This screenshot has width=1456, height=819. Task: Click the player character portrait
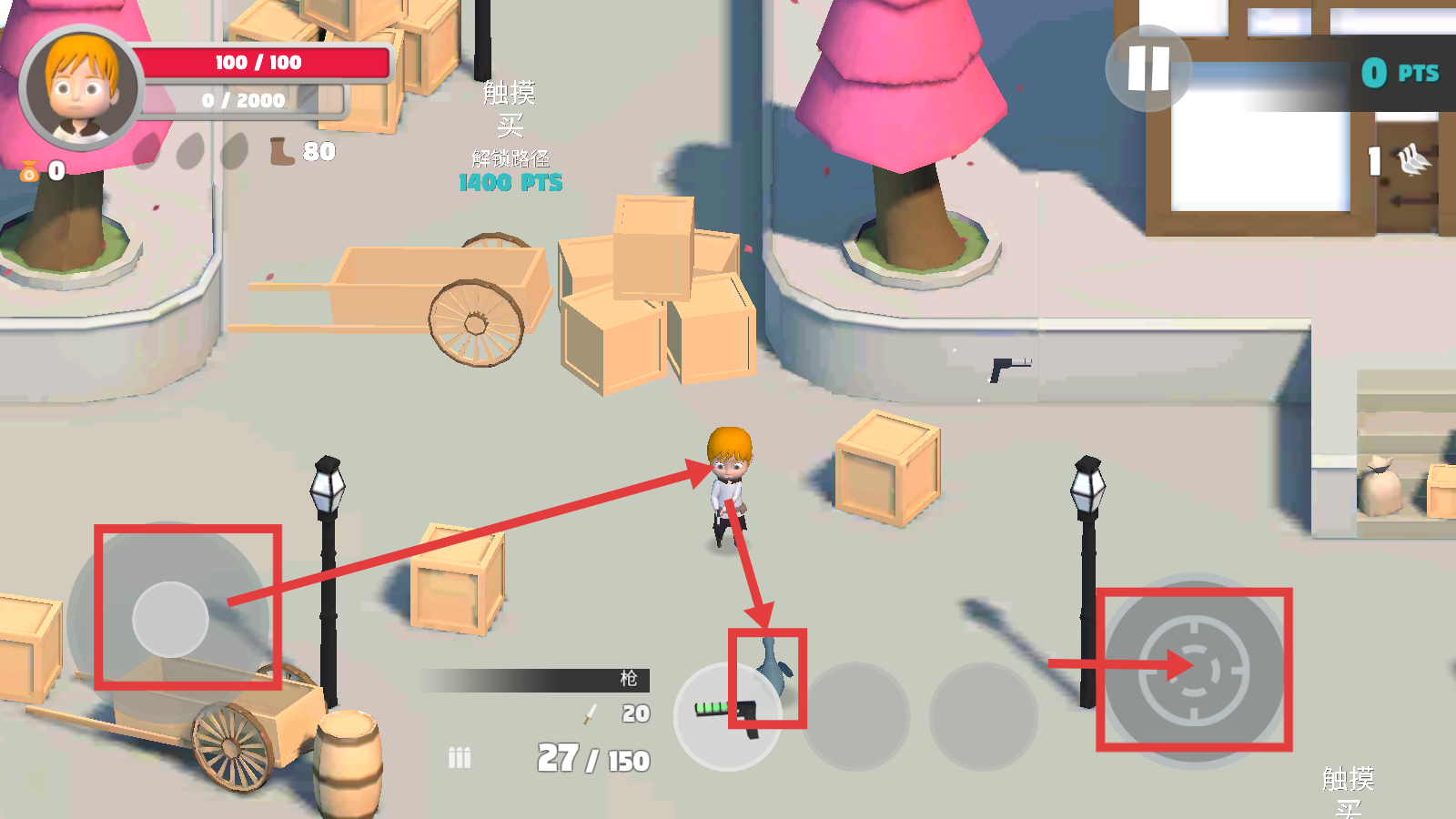[82, 88]
